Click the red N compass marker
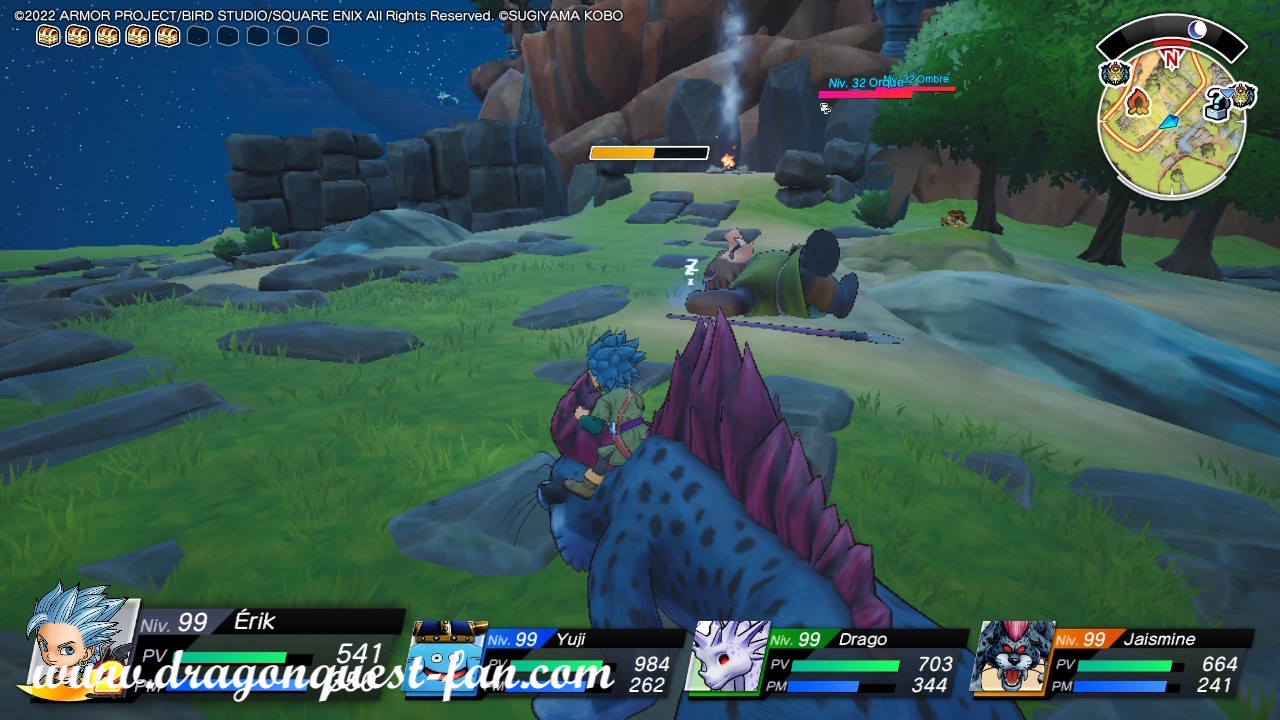 1171,58
